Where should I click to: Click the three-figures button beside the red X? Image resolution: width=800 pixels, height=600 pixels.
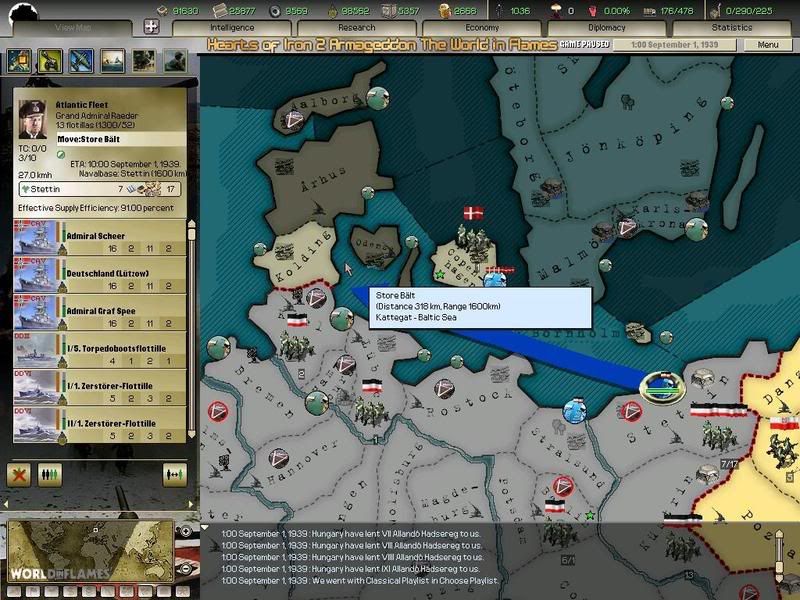[47, 474]
